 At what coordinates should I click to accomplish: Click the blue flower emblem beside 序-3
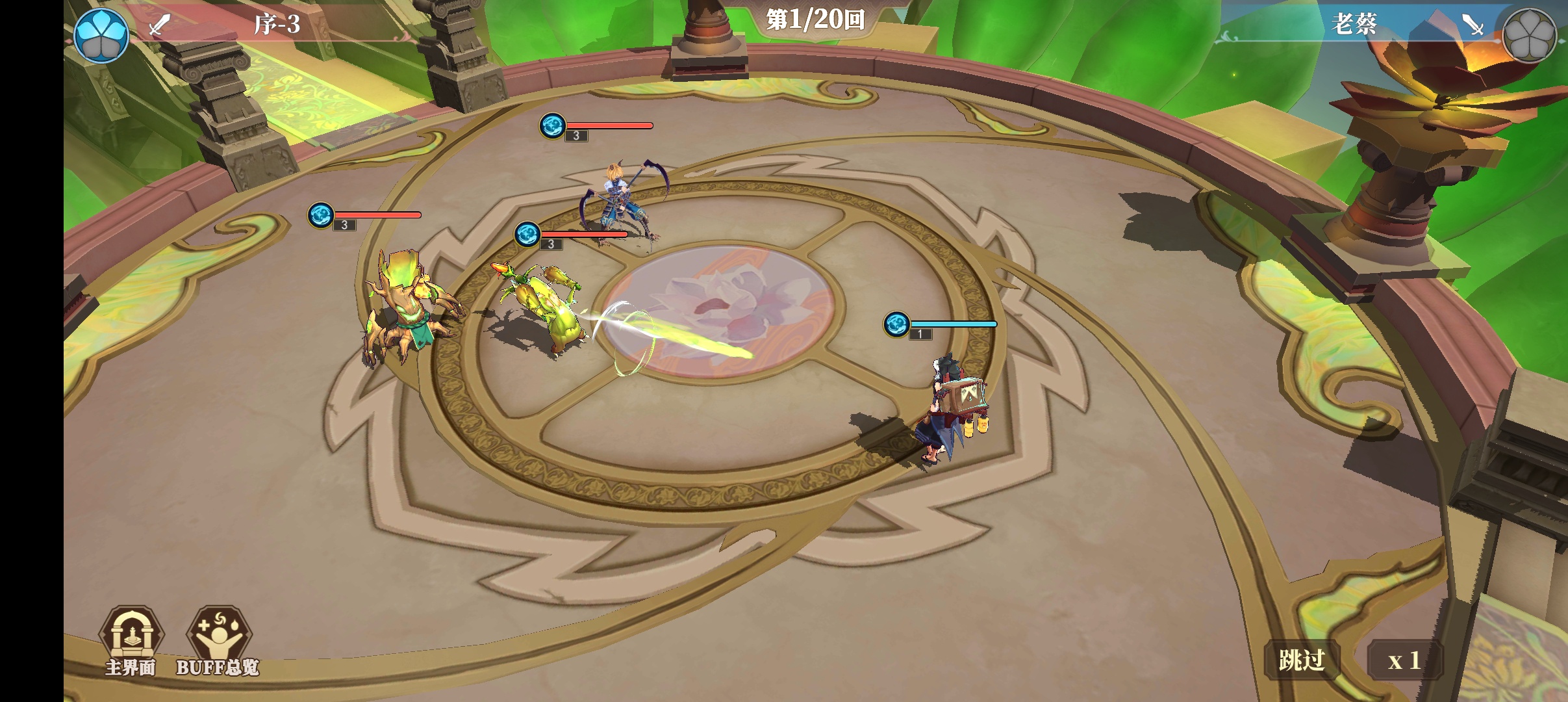point(101,35)
